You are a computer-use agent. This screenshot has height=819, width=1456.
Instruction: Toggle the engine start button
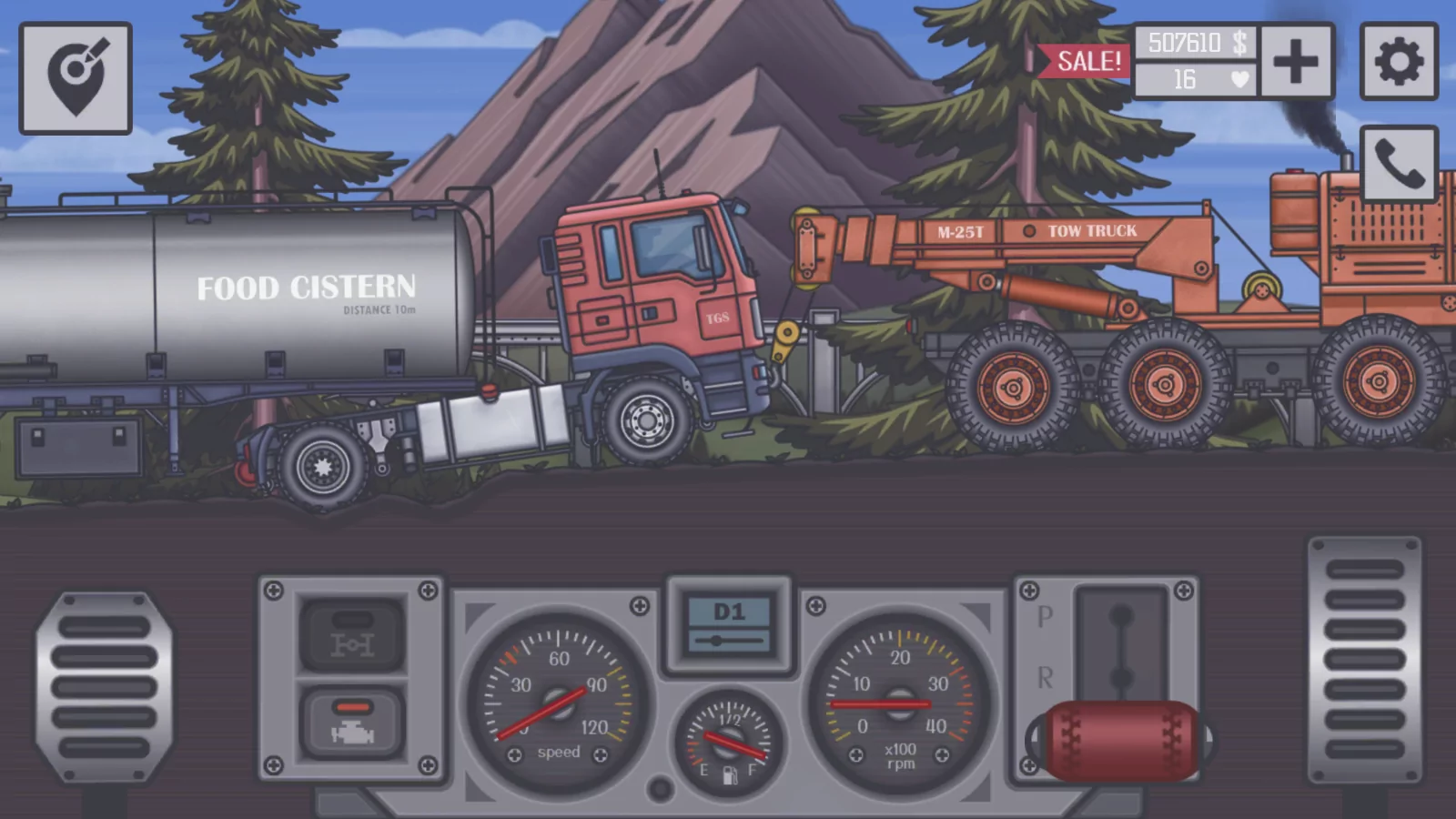tap(352, 723)
